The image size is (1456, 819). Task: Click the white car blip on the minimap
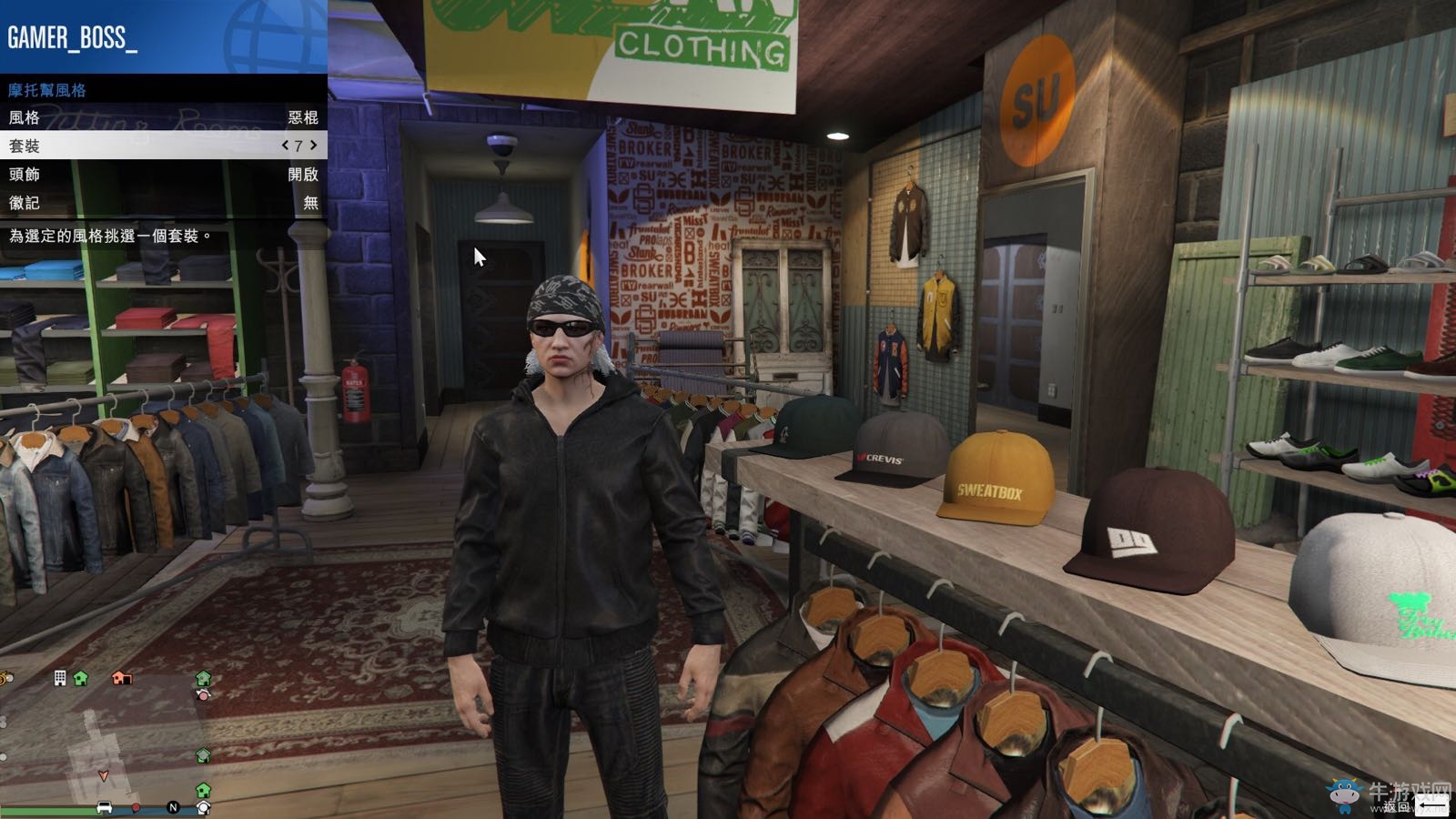104,807
